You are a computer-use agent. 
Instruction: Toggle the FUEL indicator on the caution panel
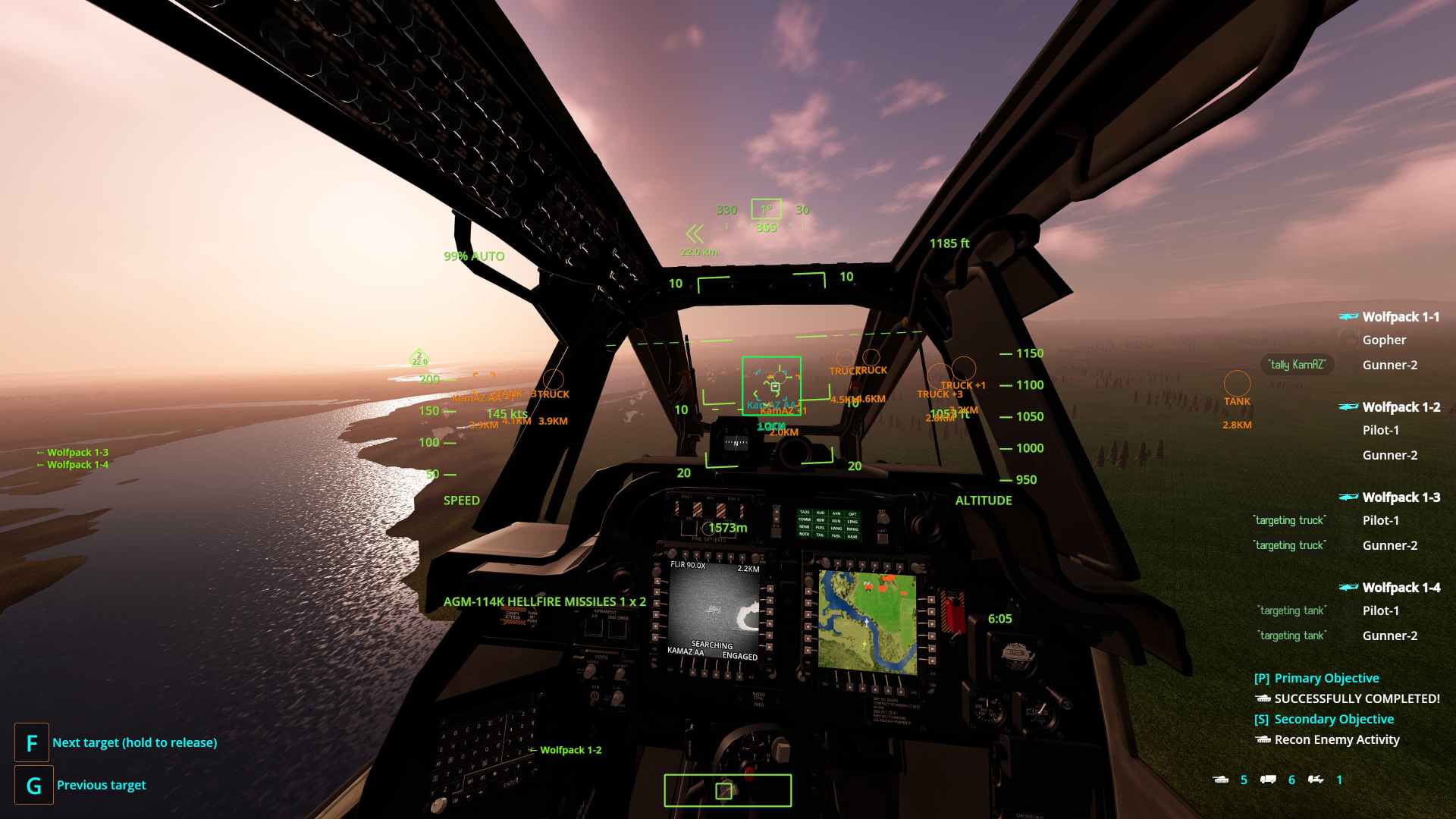pos(821,528)
